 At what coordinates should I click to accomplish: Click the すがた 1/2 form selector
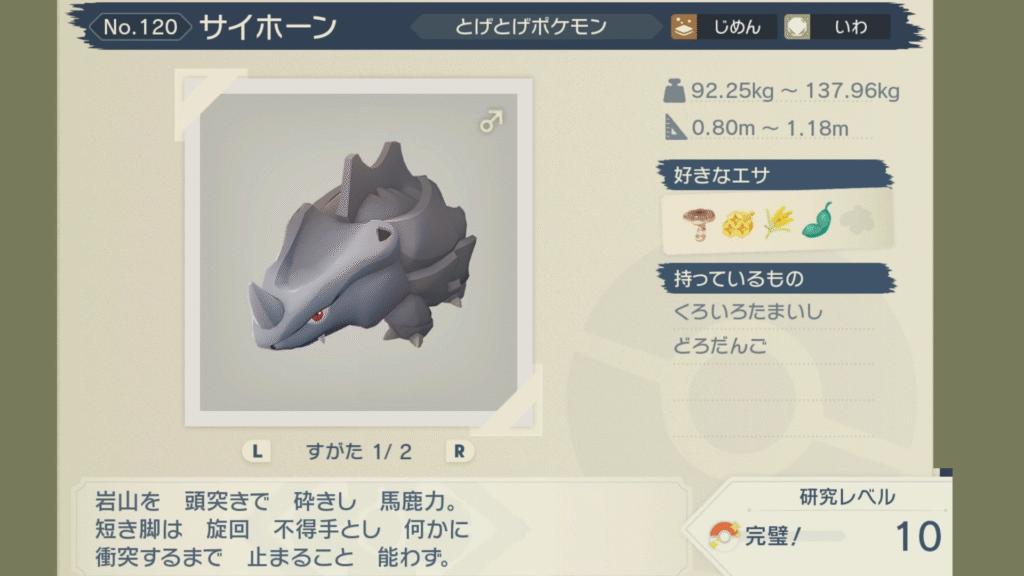click(358, 451)
